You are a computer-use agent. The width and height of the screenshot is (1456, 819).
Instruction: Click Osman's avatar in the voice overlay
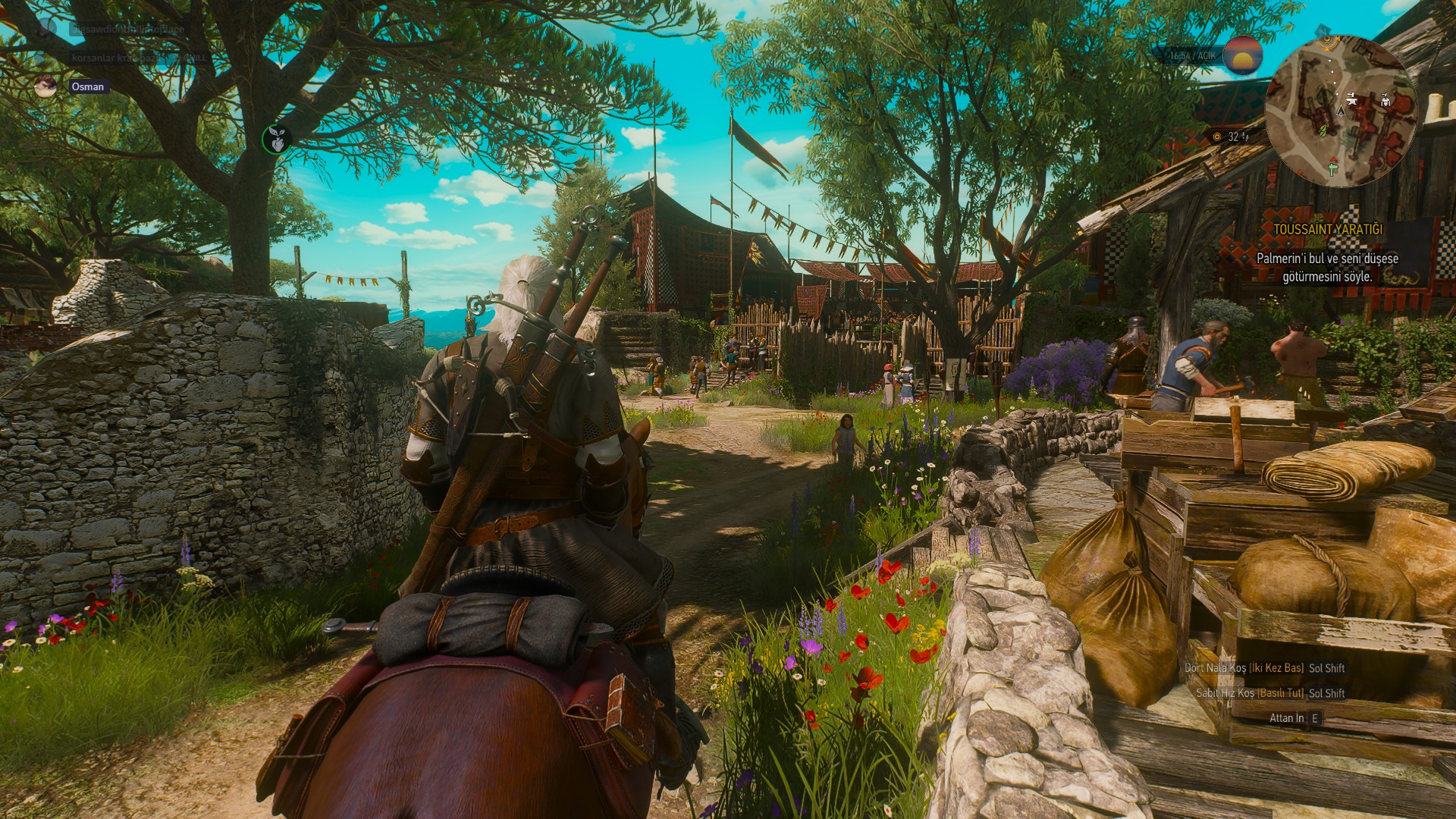click(45, 86)
